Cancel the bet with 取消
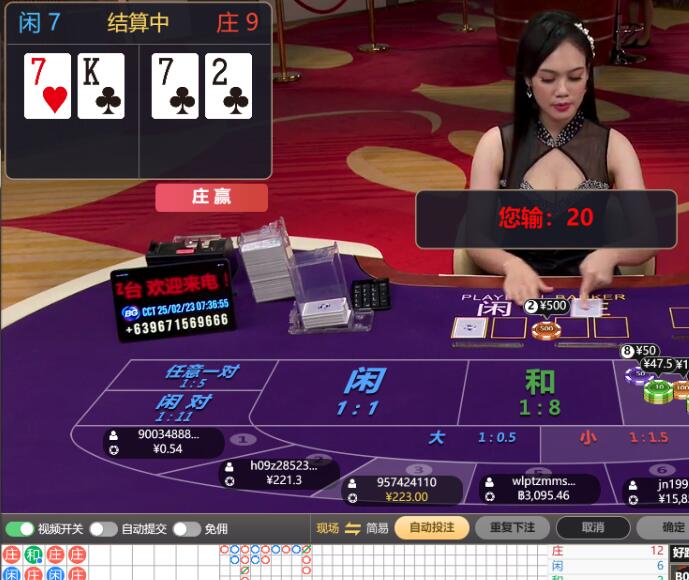 click(x=592, y=527)
